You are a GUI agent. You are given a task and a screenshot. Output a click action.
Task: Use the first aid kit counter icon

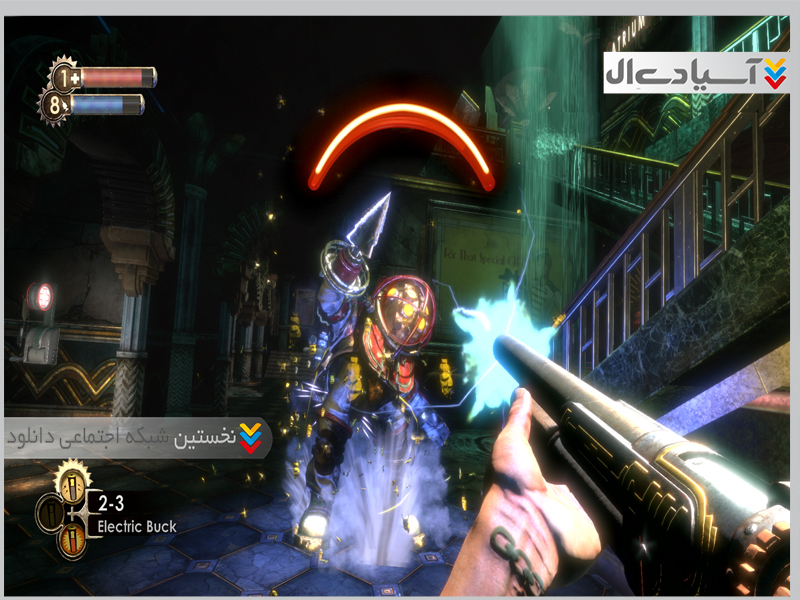[x=66, y=76]
